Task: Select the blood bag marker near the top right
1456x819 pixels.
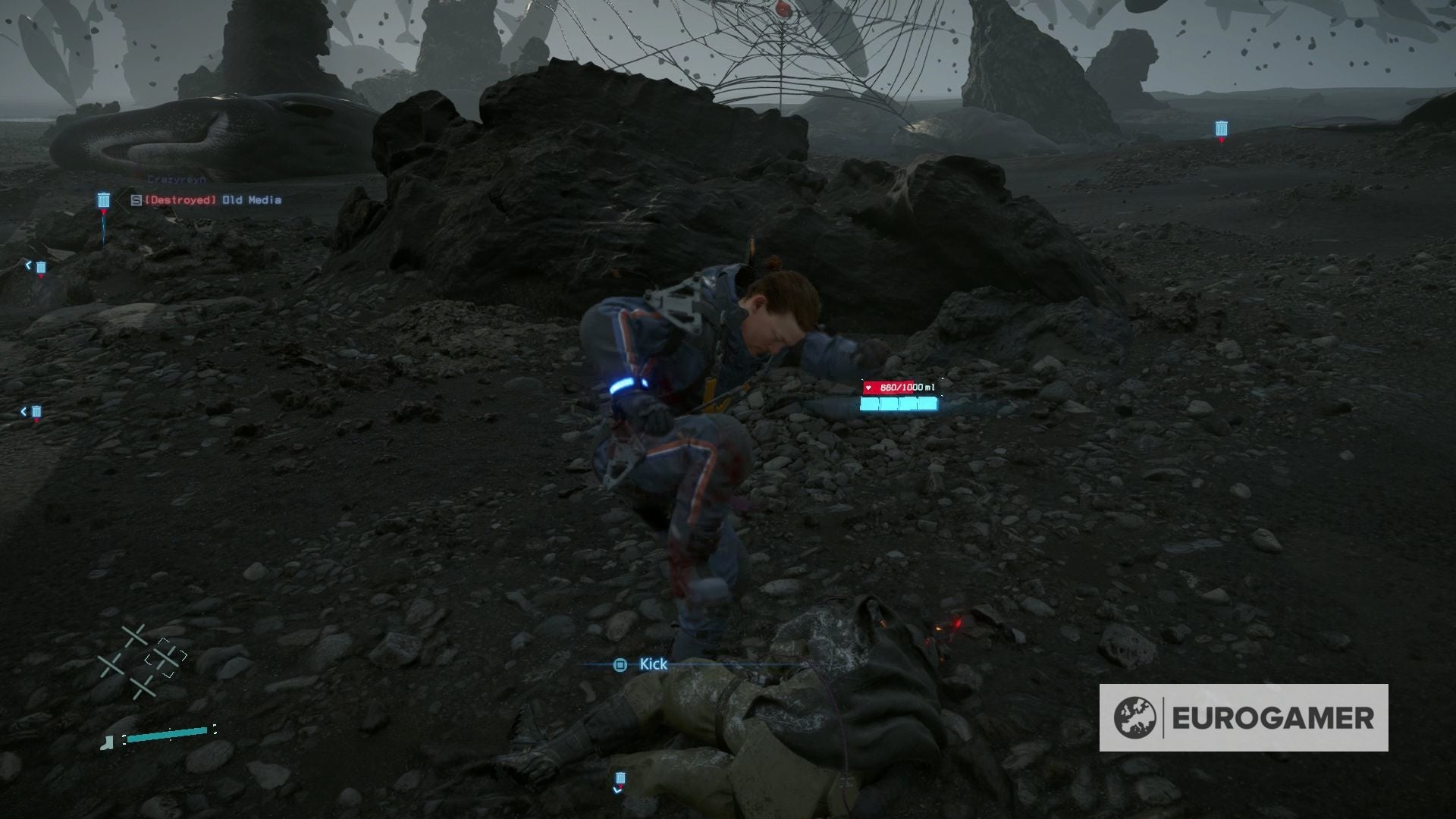Action: pyautogui.click(x=1221, y=130)
